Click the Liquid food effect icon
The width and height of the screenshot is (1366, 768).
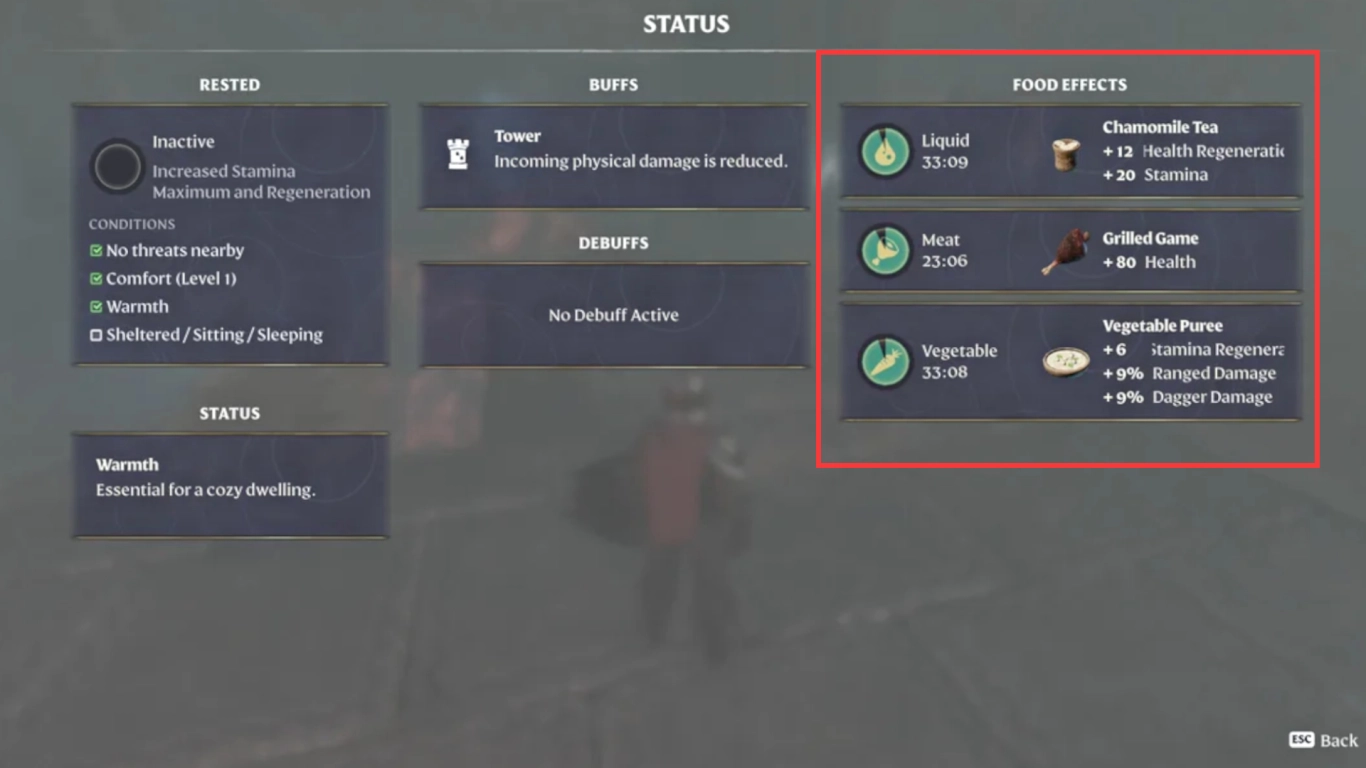[x=884, y=150]
